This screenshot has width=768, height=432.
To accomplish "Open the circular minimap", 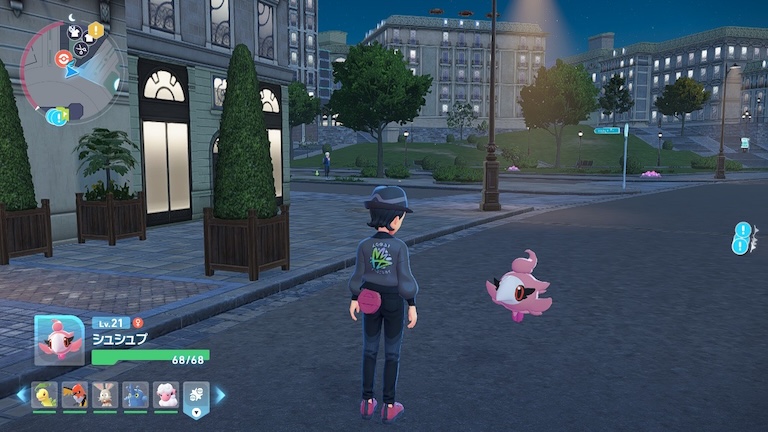I will tap(69, 70).
